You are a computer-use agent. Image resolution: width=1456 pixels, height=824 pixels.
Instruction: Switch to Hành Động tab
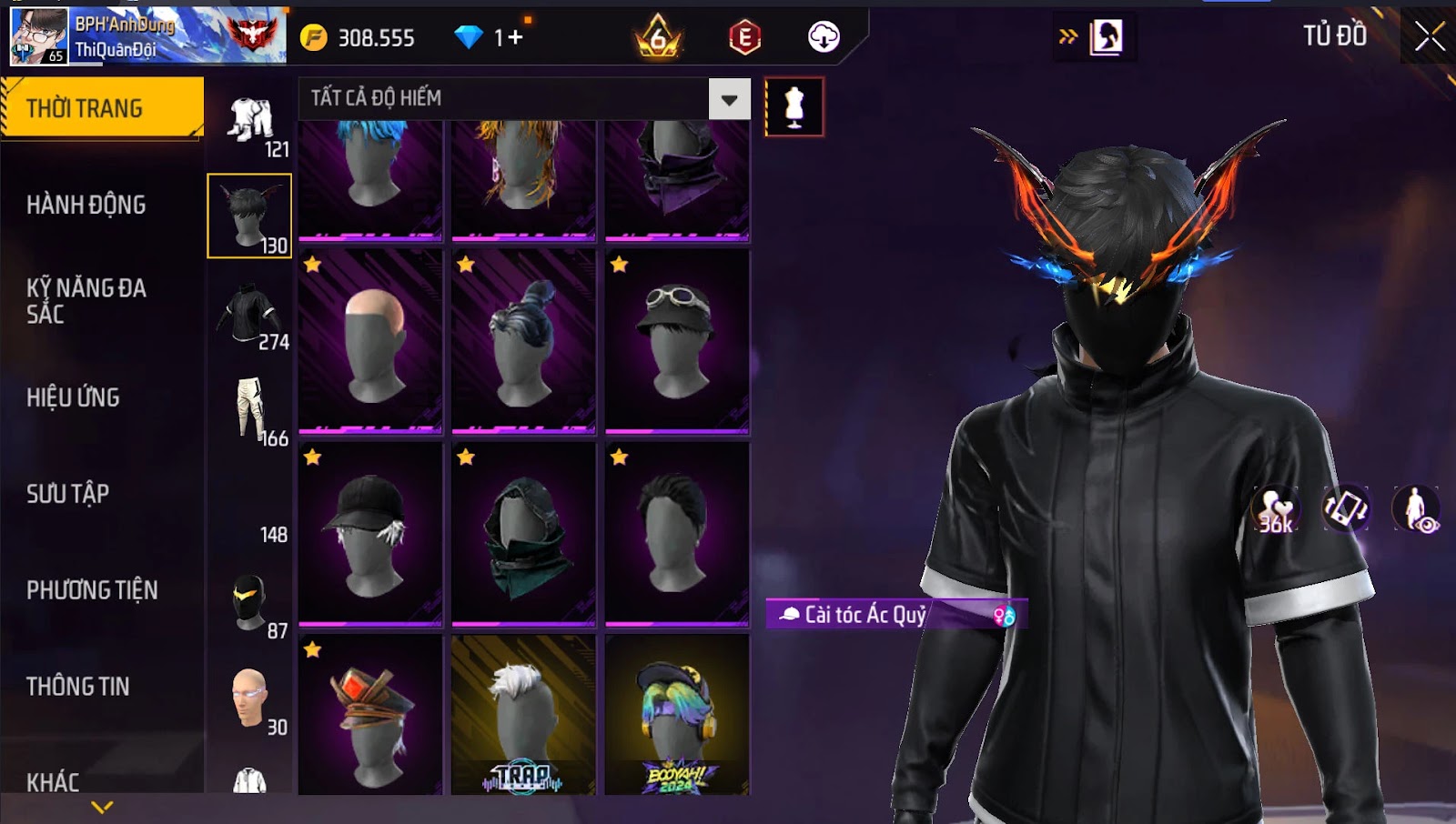pyautogui.click(x=86, y=205)
